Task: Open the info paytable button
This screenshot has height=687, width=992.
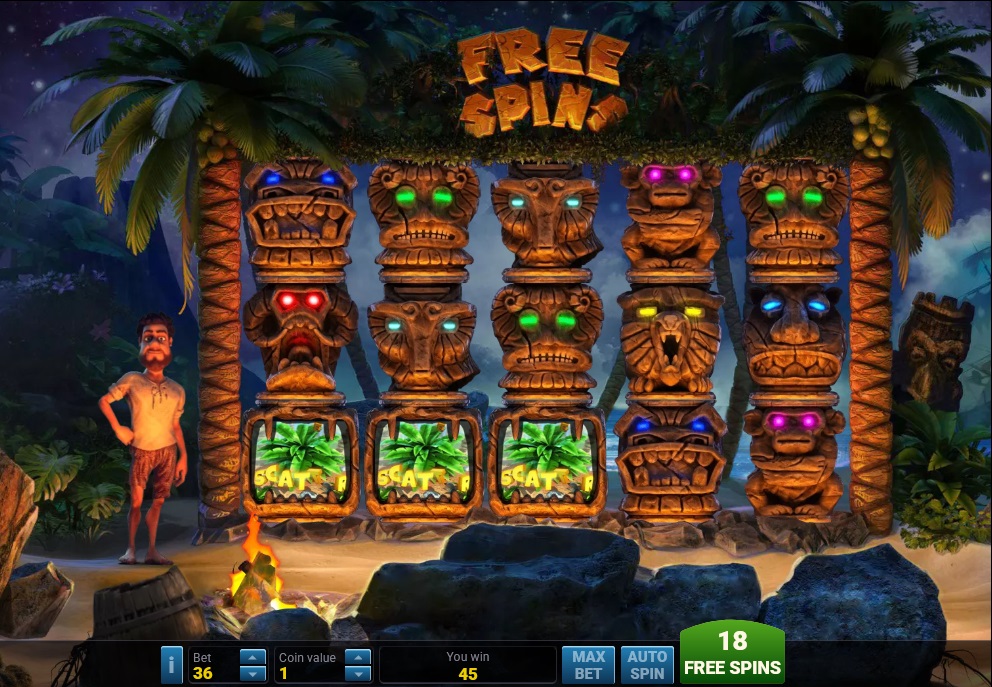Action: coord(172,664)
